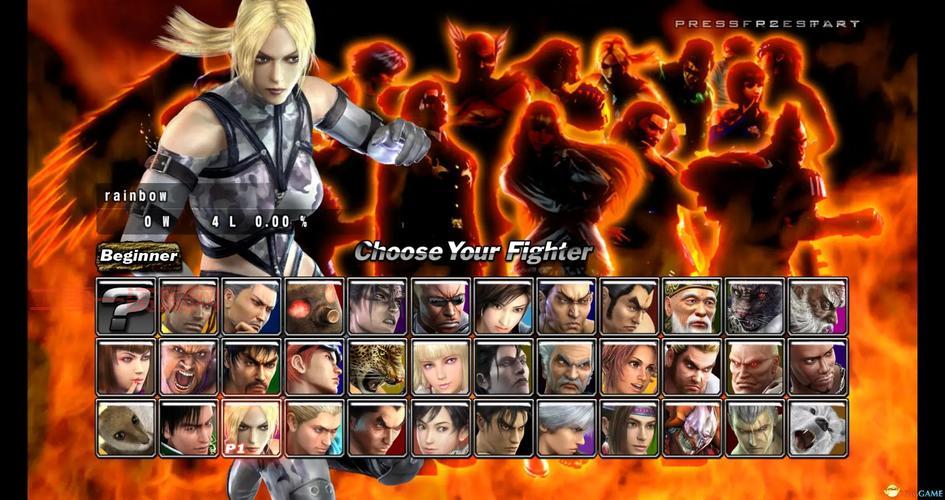
Task: Choose the roaring white bear portrait
Action: coord(818,428)
